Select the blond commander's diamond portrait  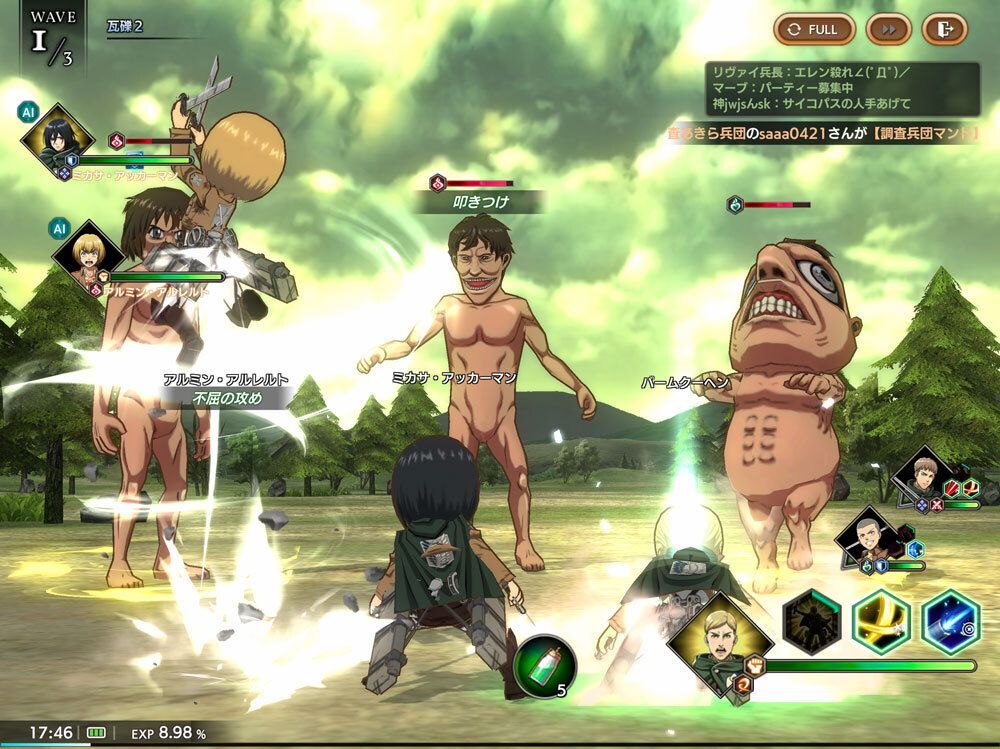pos(719,640)
